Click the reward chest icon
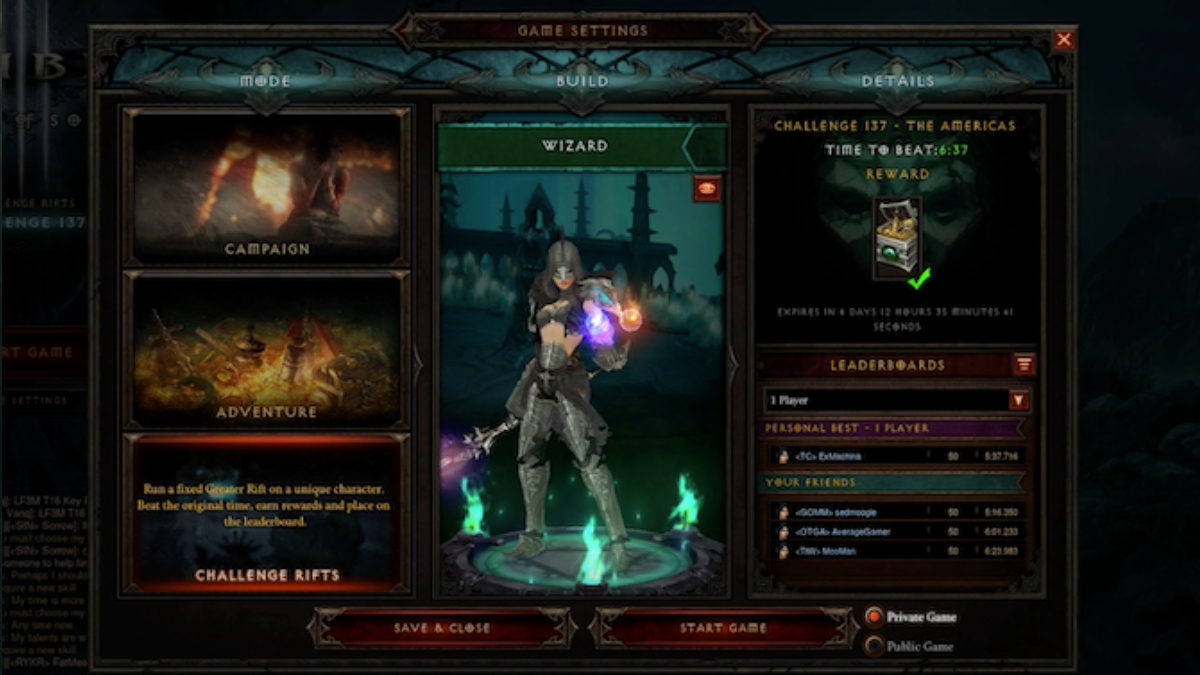 pos(897,235)
